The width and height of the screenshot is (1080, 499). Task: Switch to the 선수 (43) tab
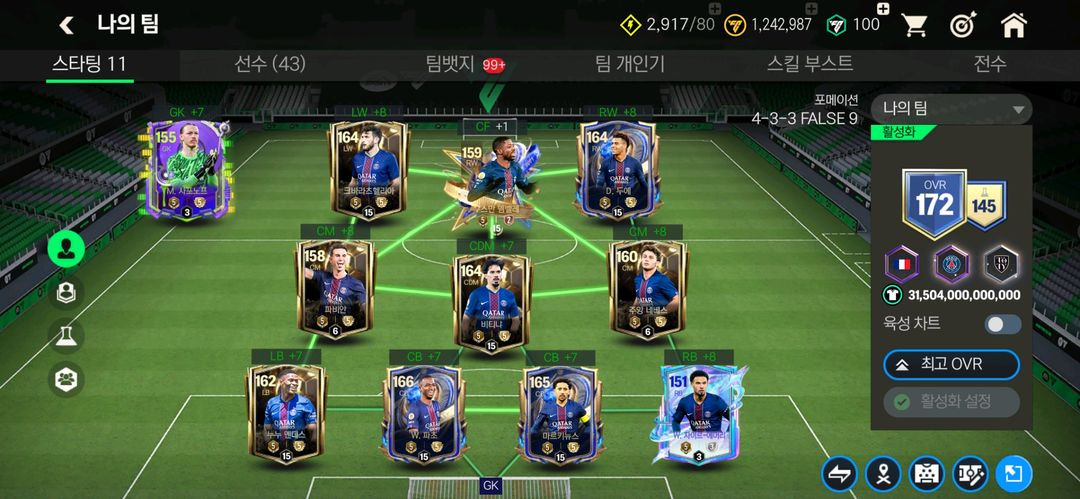(x=270, y=64)
